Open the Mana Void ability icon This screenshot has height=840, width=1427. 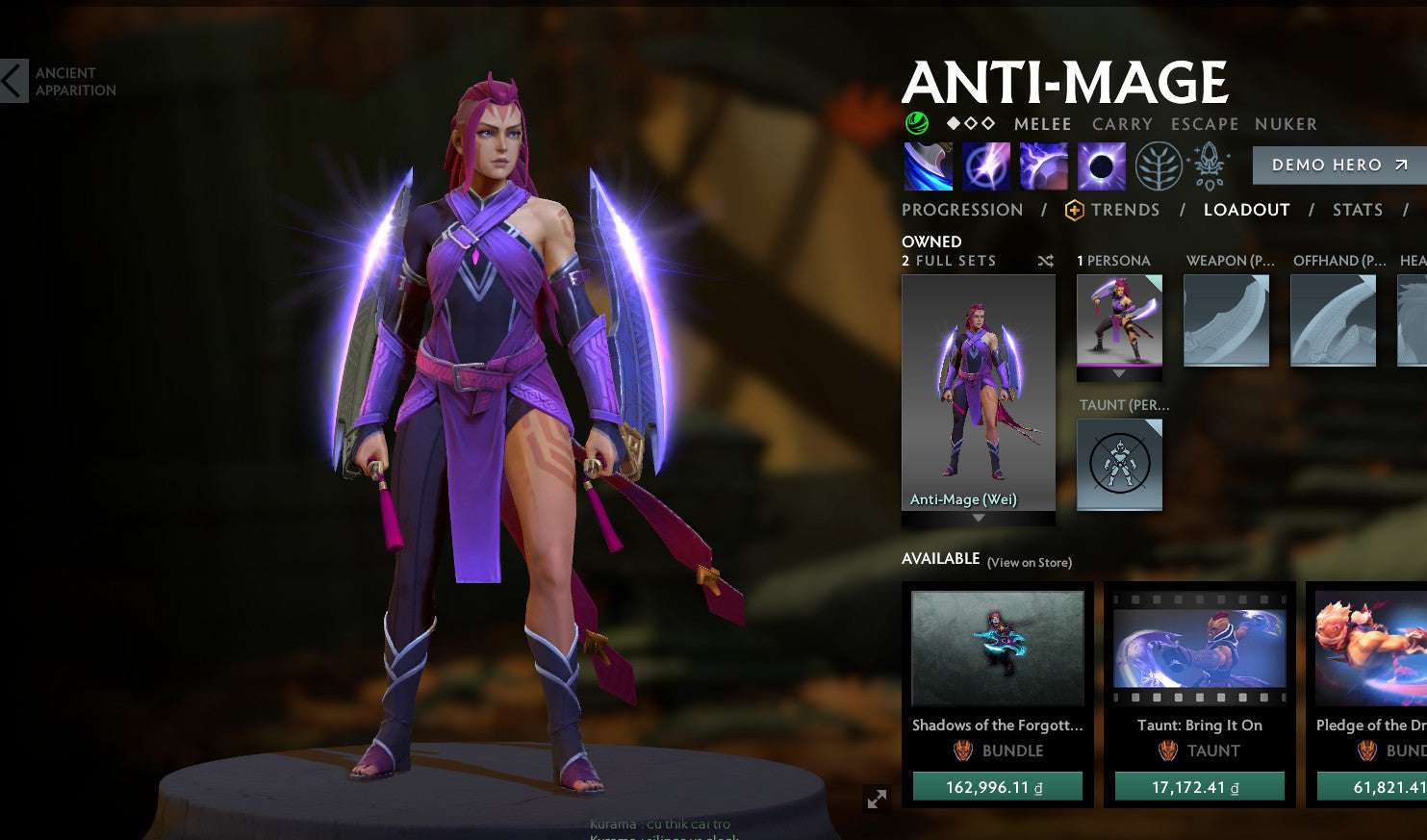(1101, 165)
